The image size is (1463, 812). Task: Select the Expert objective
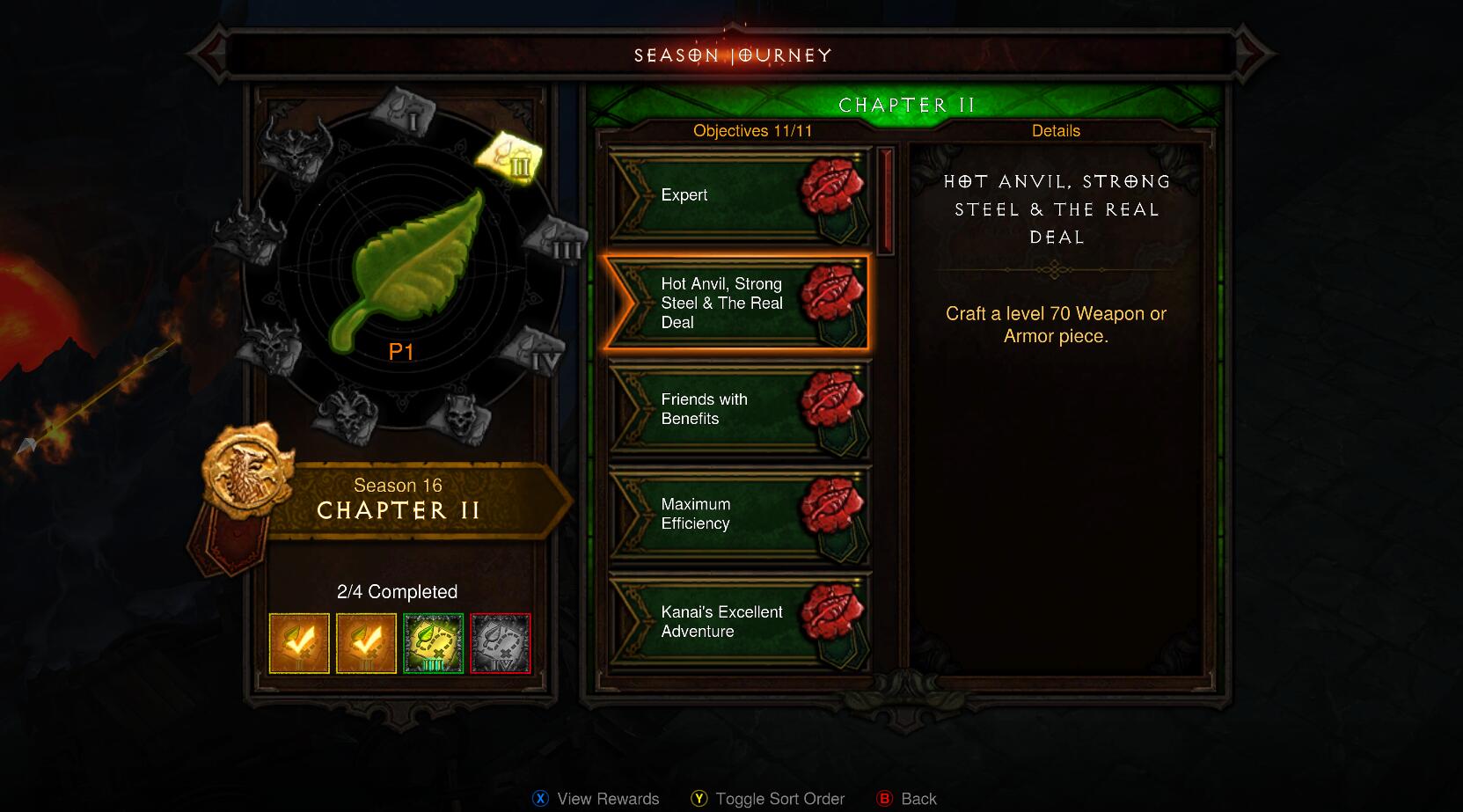(737, 195)
